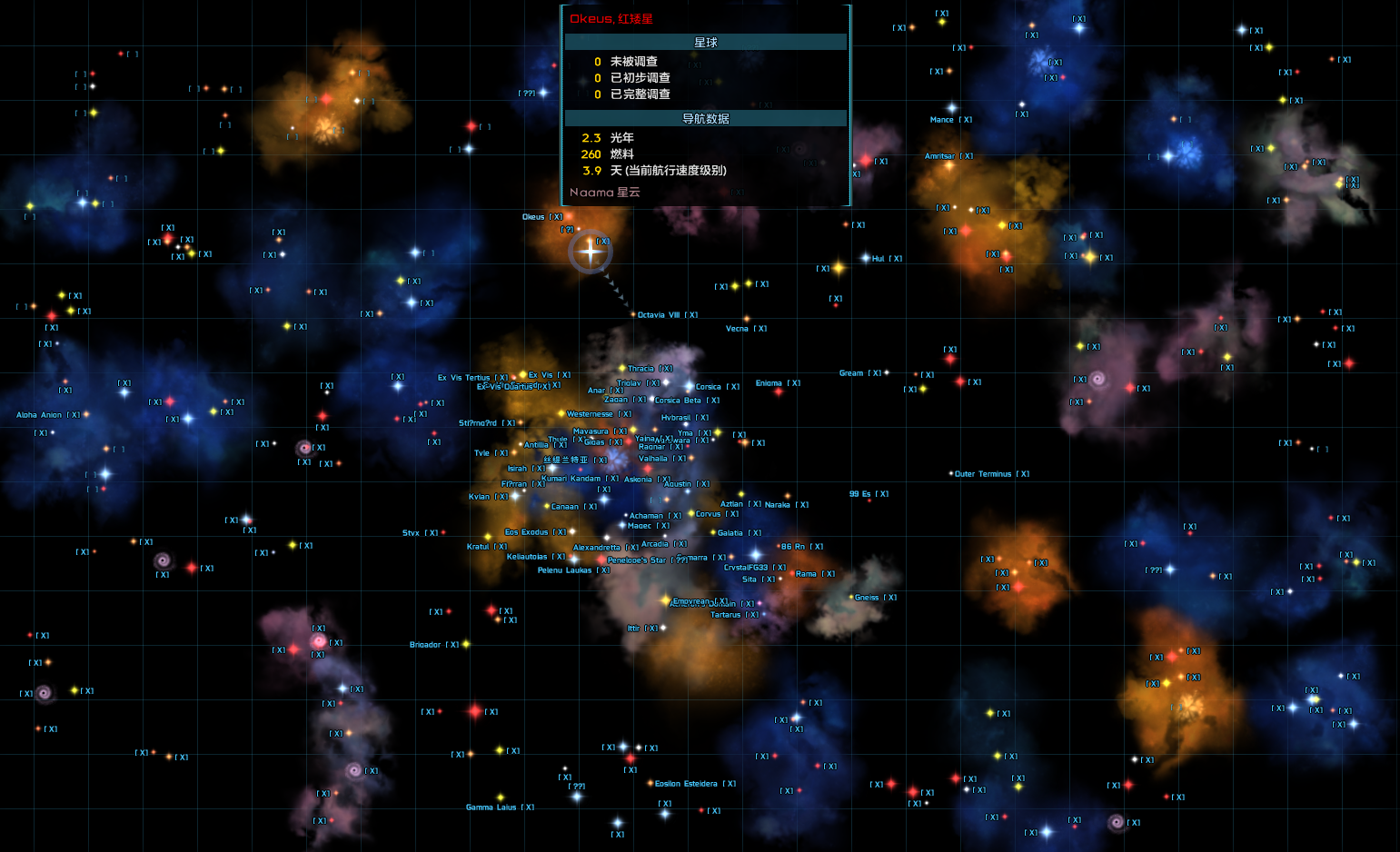Image resolution: width=1400 pixels, height=852 pixels.
Task: Select the red star icon of Rama
Action: coord(791,574)
